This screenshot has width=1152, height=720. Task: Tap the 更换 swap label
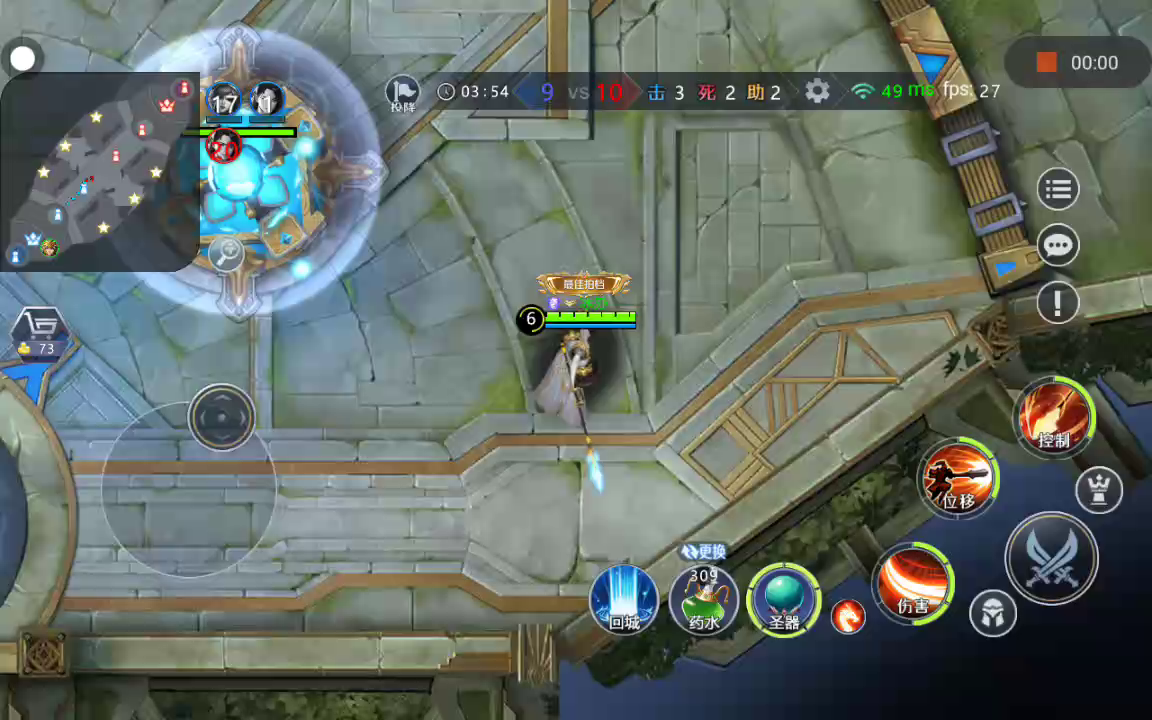[x=703, y=551]
